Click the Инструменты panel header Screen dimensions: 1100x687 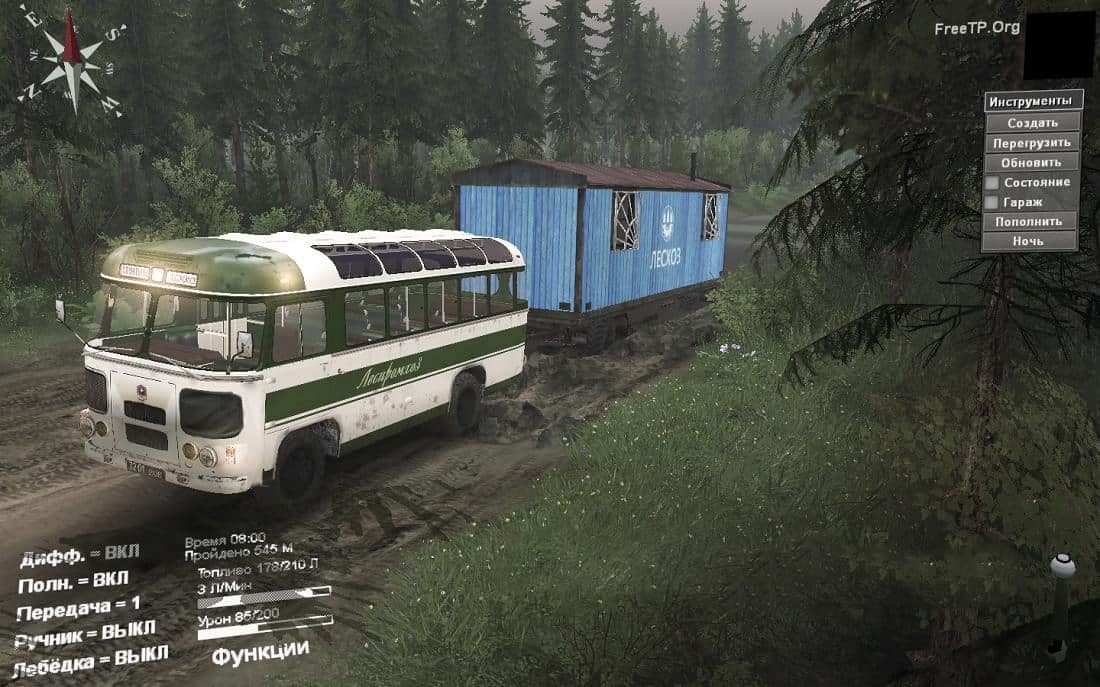(1033, 102)
